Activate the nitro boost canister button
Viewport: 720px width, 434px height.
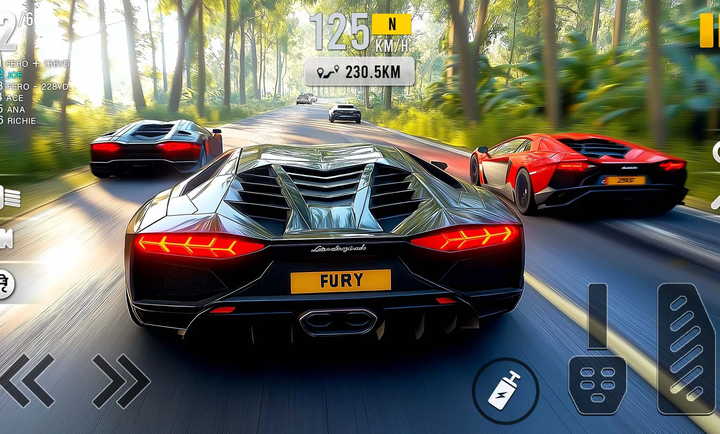pos(506,390)
